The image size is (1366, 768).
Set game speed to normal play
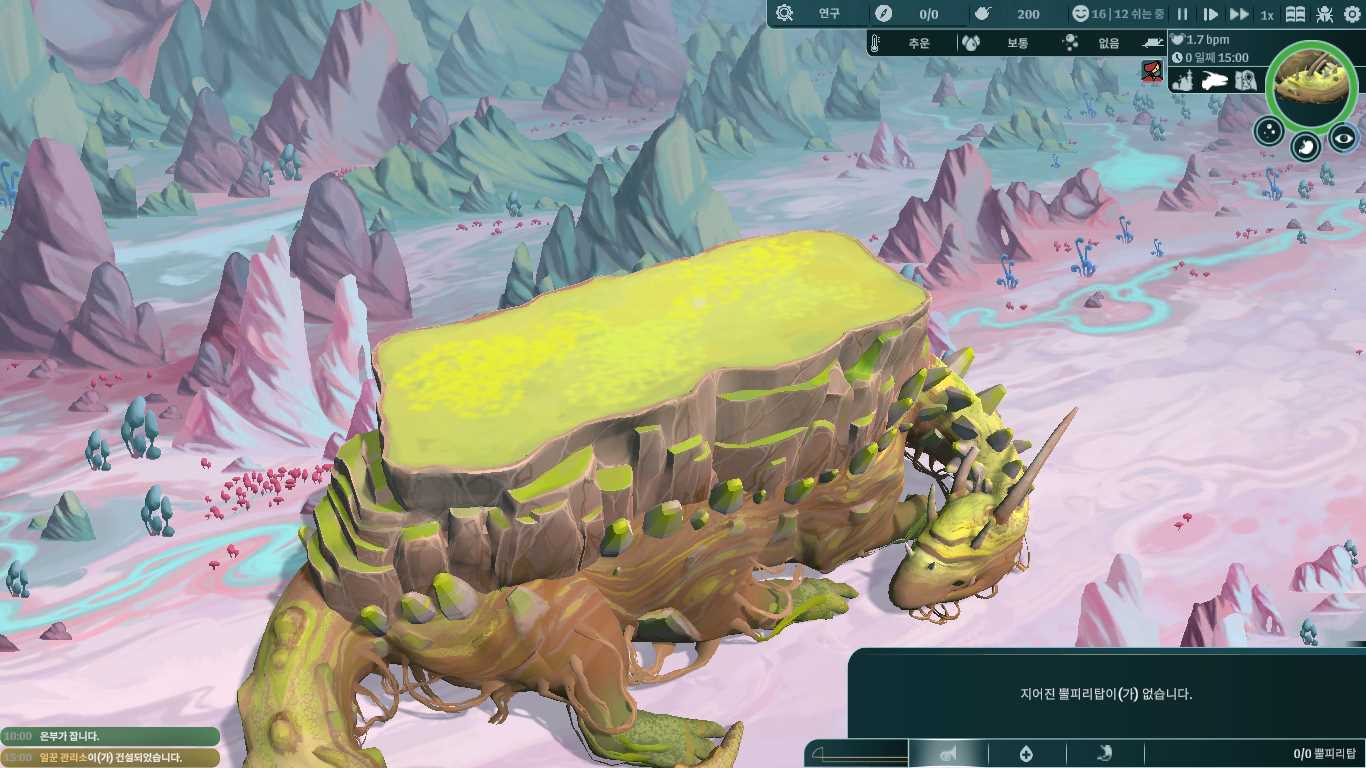click(x=1210, y=14)
